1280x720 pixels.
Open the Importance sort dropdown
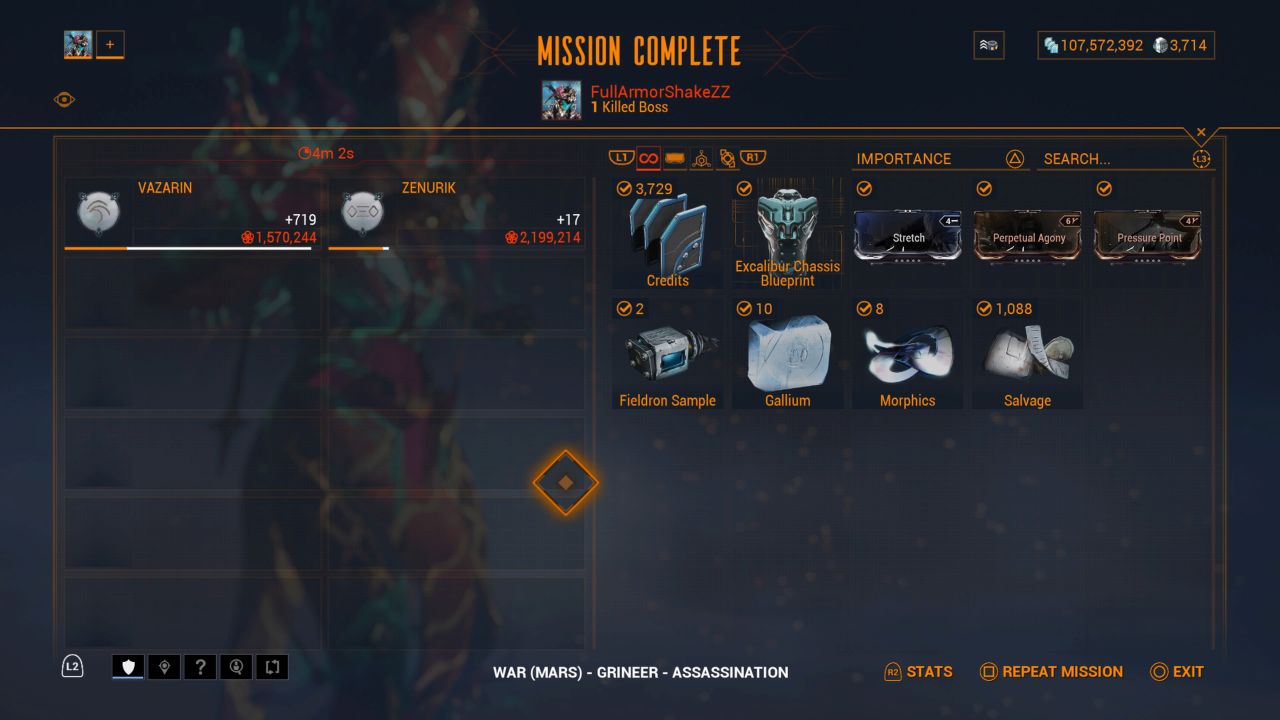[940, 159]
